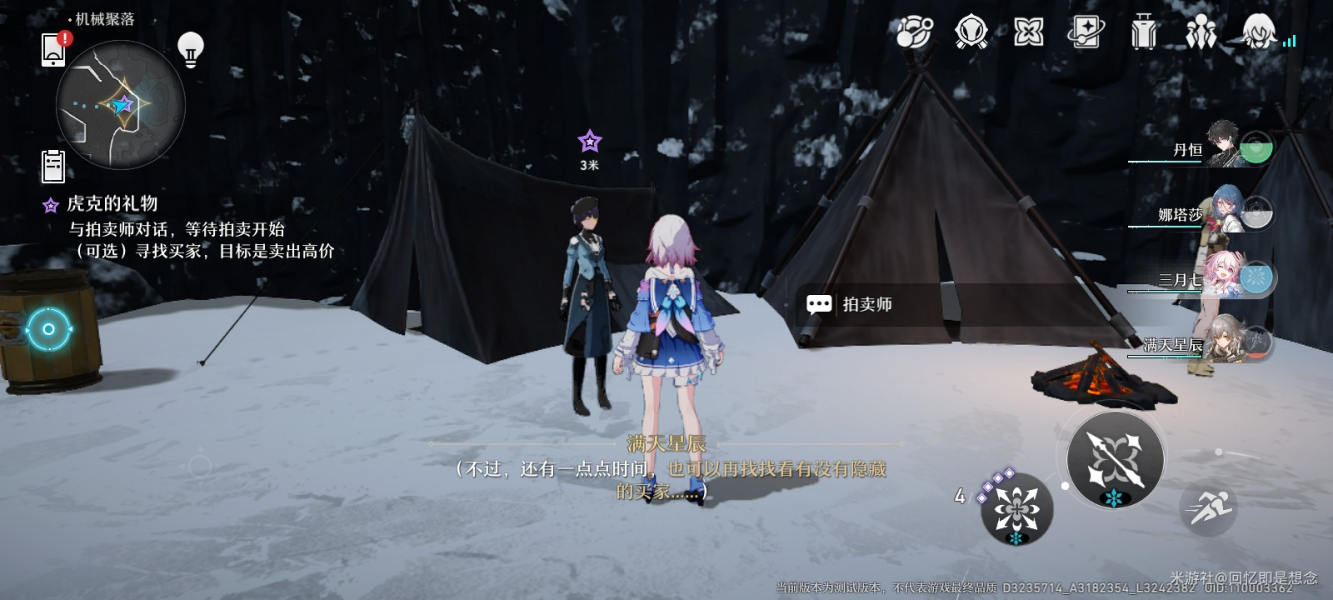
Task: Toggle the sprint running button
Action: (x=1208, y=508)
